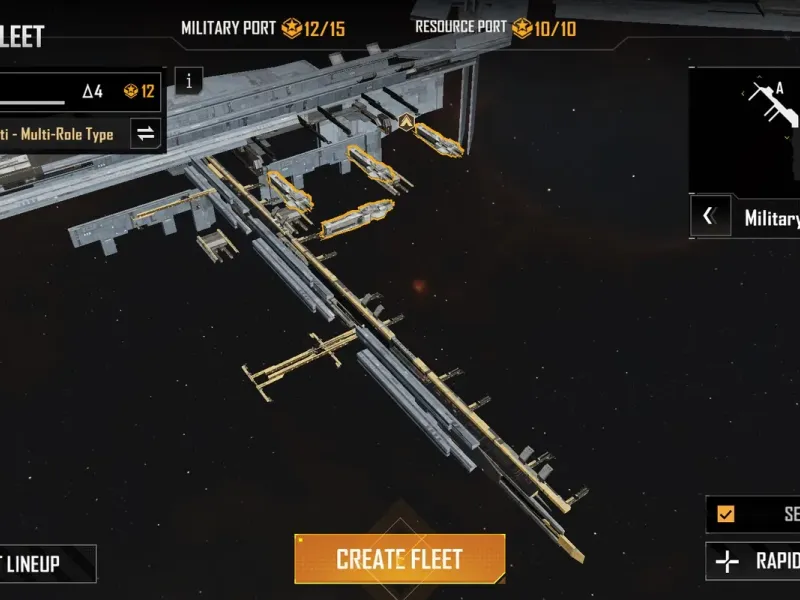Go to the previous port with the left arrow

(x=709, y=216)
